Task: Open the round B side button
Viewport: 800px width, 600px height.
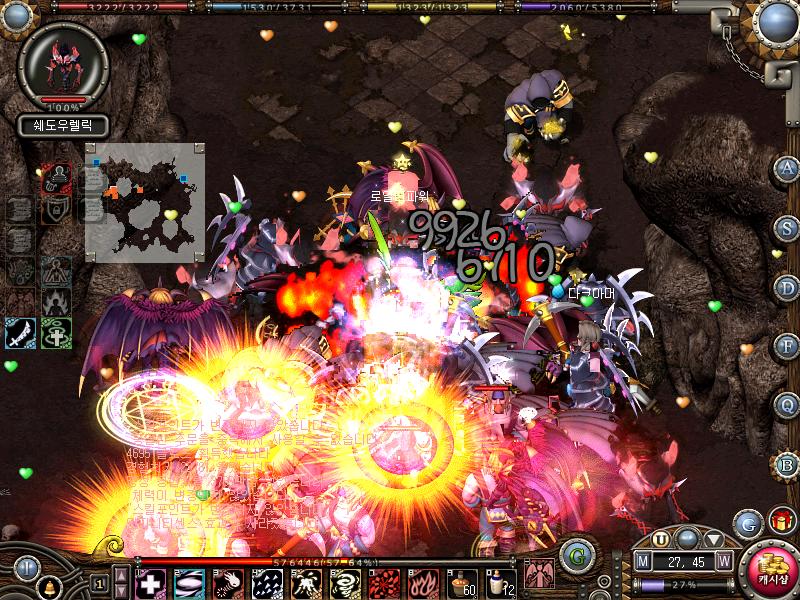Action: pos(787,464)
